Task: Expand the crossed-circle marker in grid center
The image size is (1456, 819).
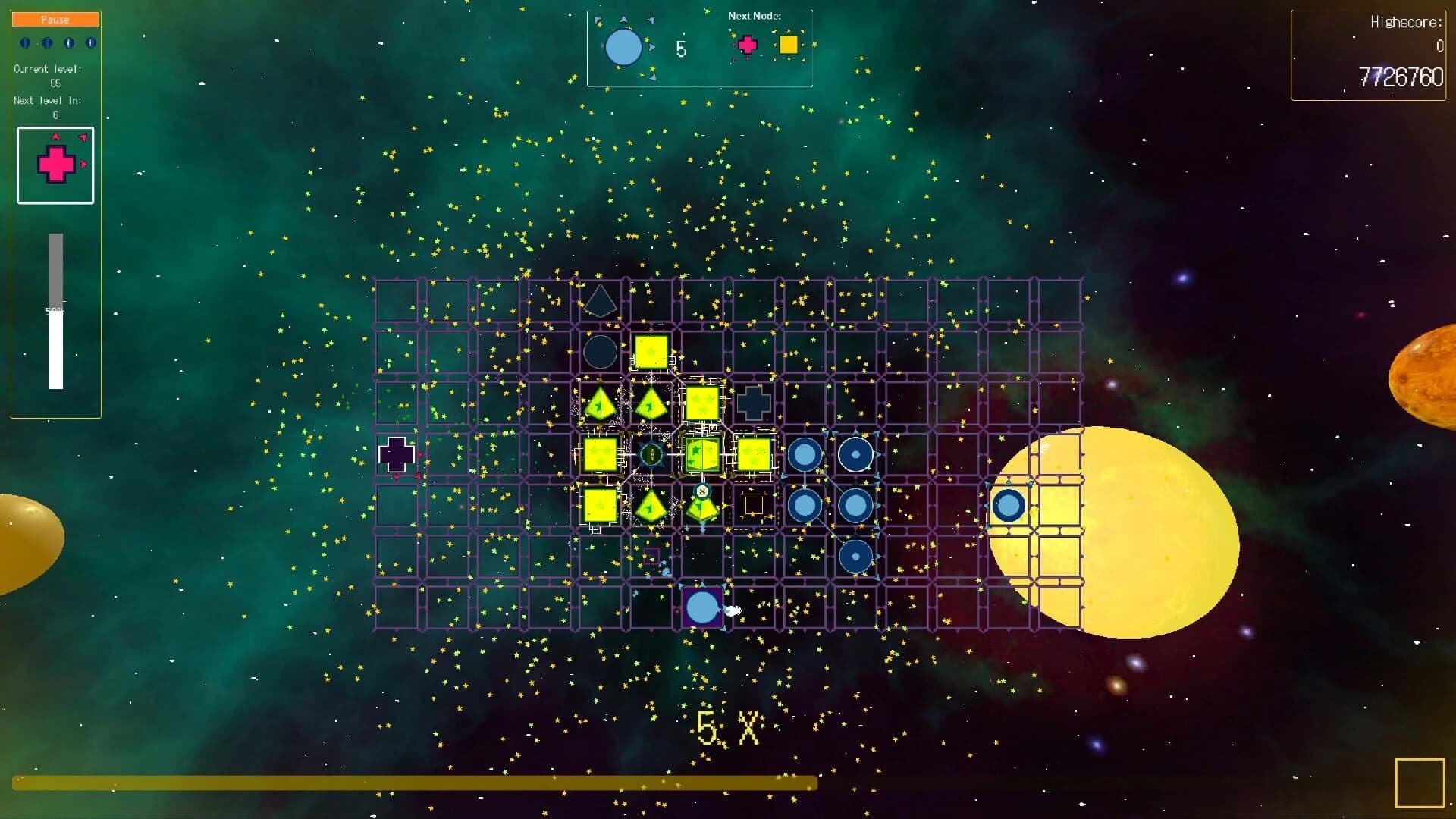Action: coord(701,493)
